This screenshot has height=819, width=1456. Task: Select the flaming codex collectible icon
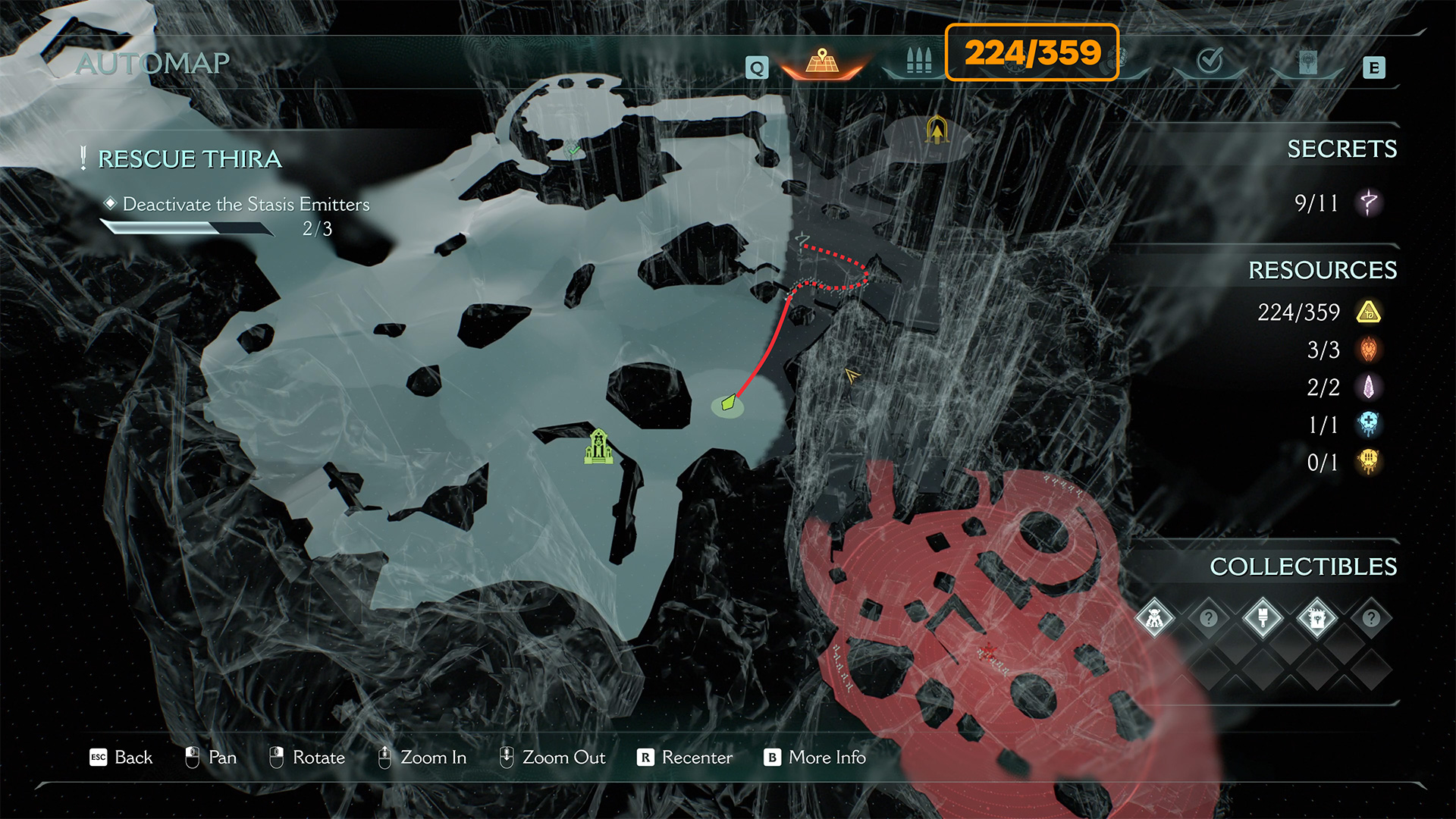tap(1317, 619)
